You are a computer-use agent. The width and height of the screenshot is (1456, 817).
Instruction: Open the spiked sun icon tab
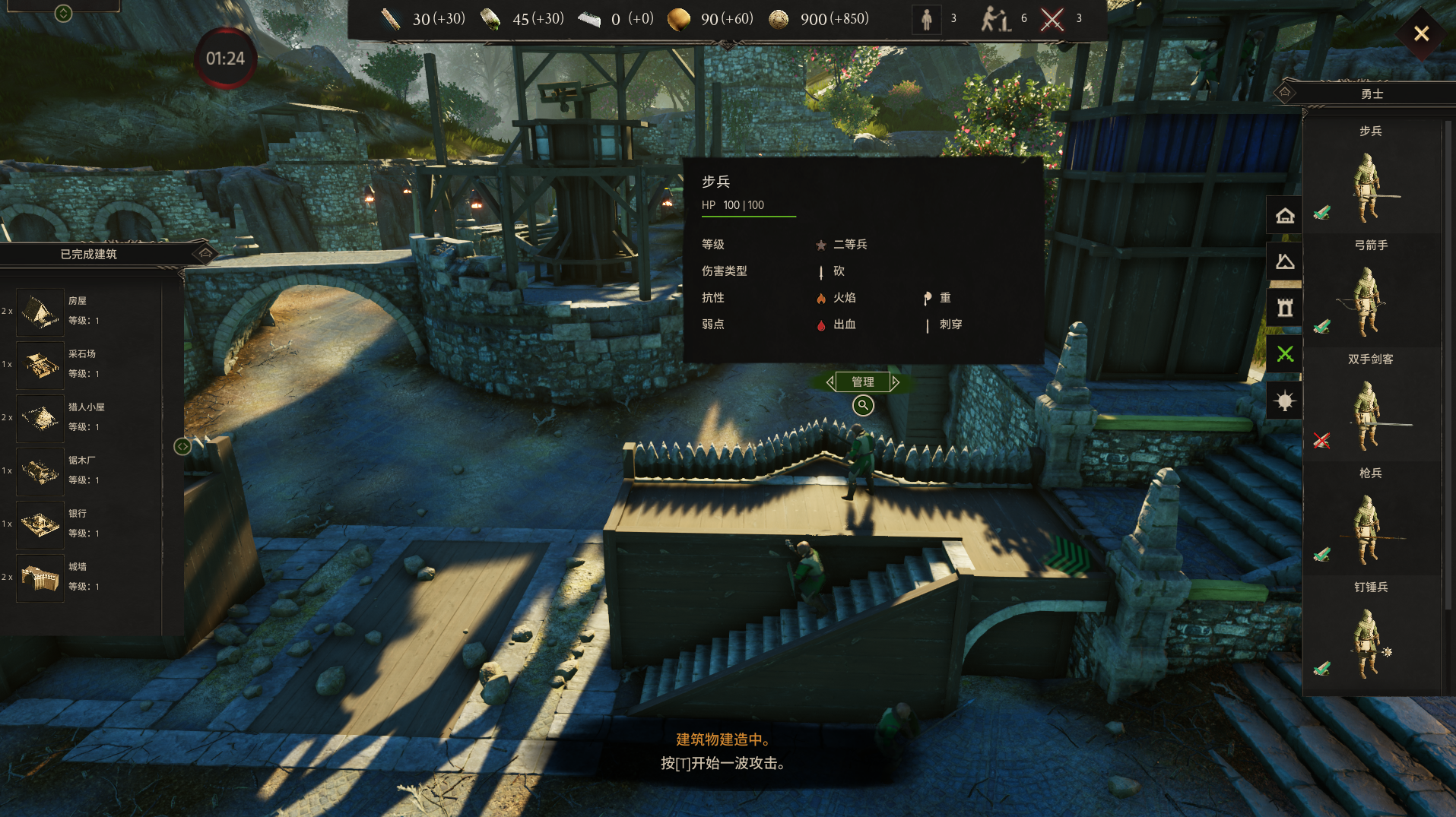(x=1285, y=401)
